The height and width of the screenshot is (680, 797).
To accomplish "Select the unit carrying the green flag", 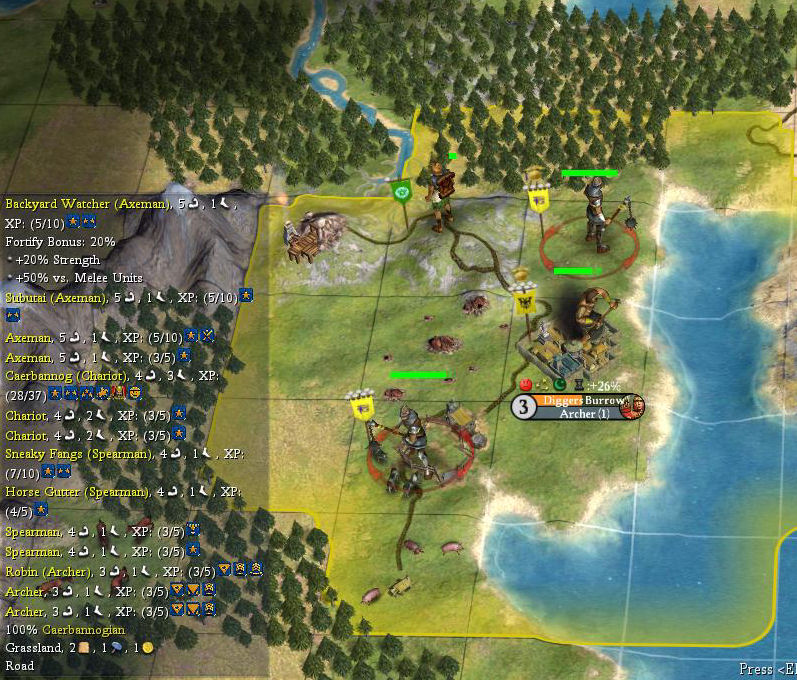I will (x=437, y=197).
